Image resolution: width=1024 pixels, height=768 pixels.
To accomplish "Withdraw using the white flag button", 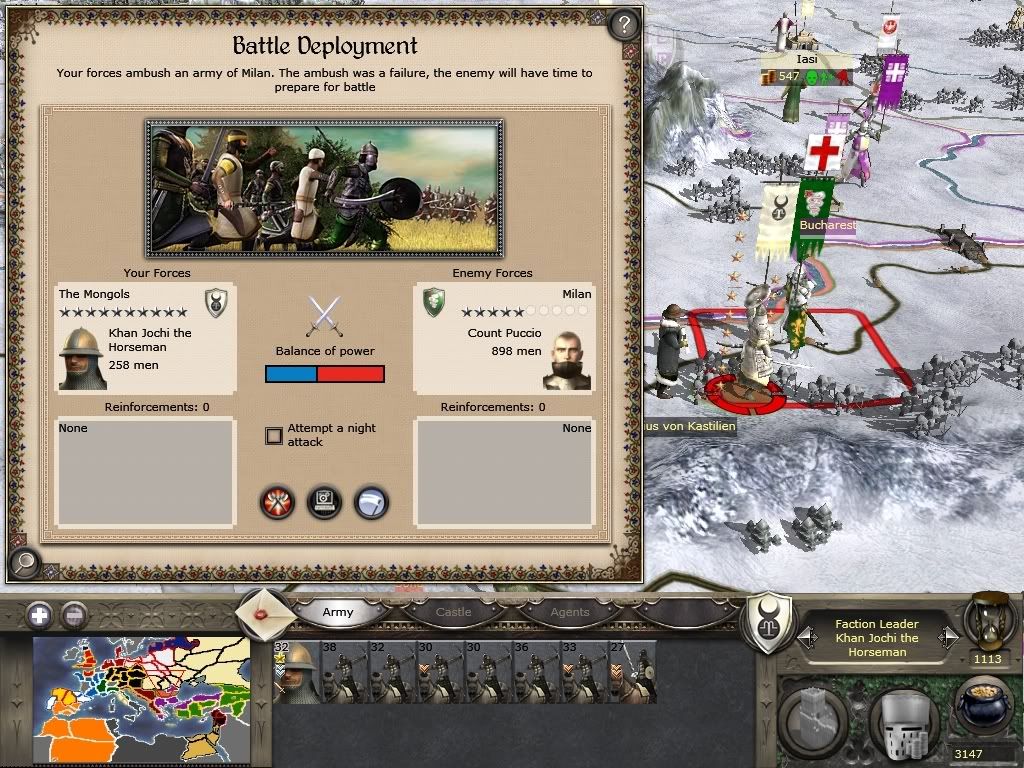I will 371,501.
